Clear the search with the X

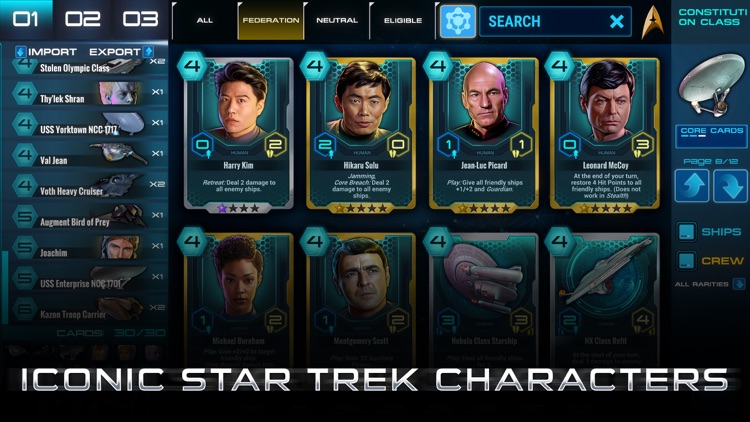tap(617, 21)
